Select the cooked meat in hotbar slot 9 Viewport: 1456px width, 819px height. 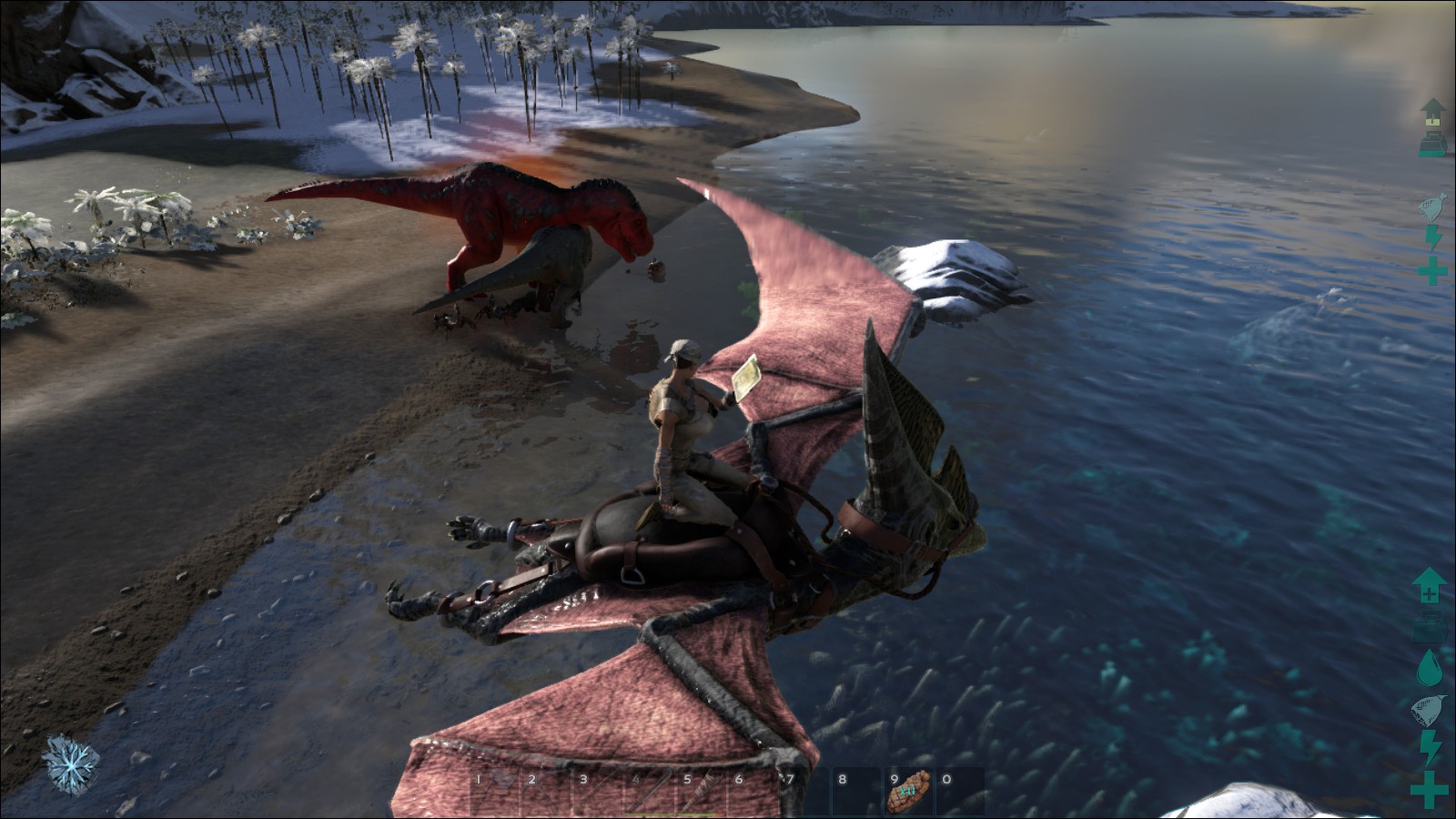click(908, 792)
